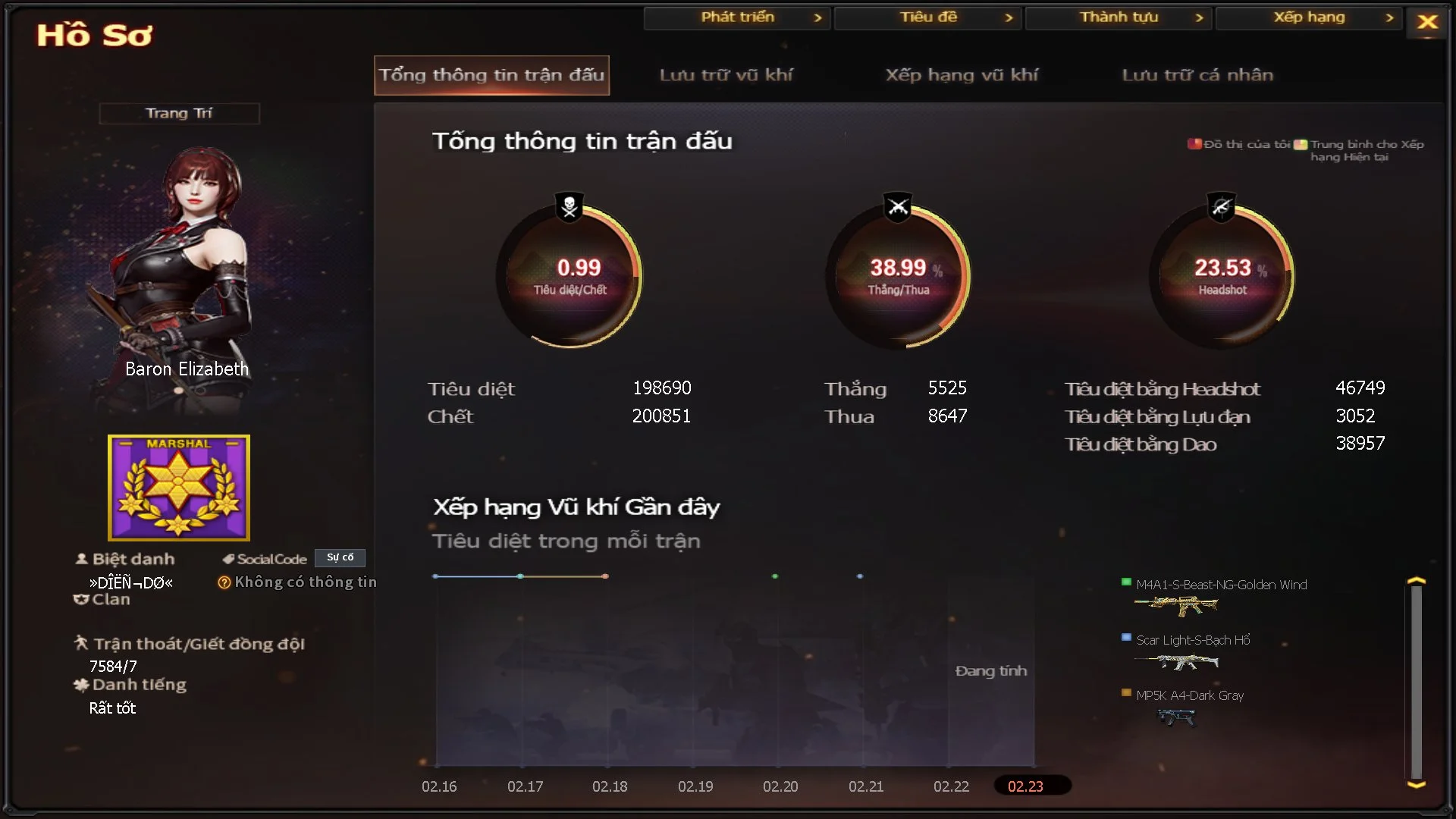Click the Sự cố button near SocialCode
Image resolution: width=1456 pixels, height=819 pixels.
tap(340, 557)
